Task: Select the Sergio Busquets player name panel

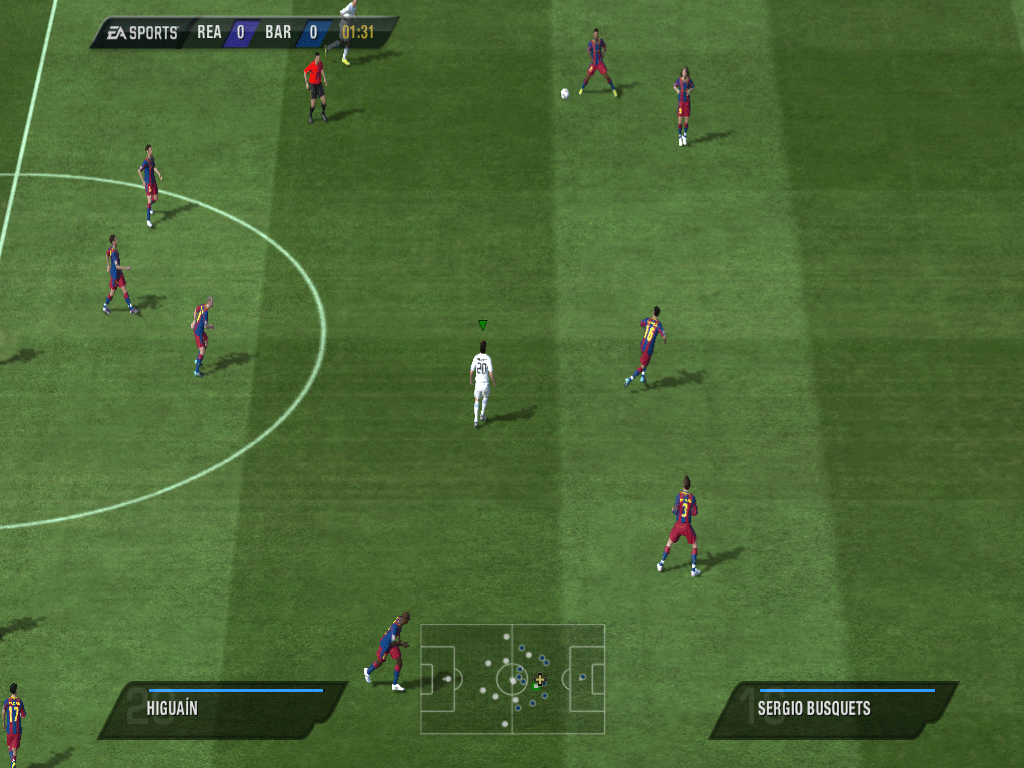Action: point(833,710)
